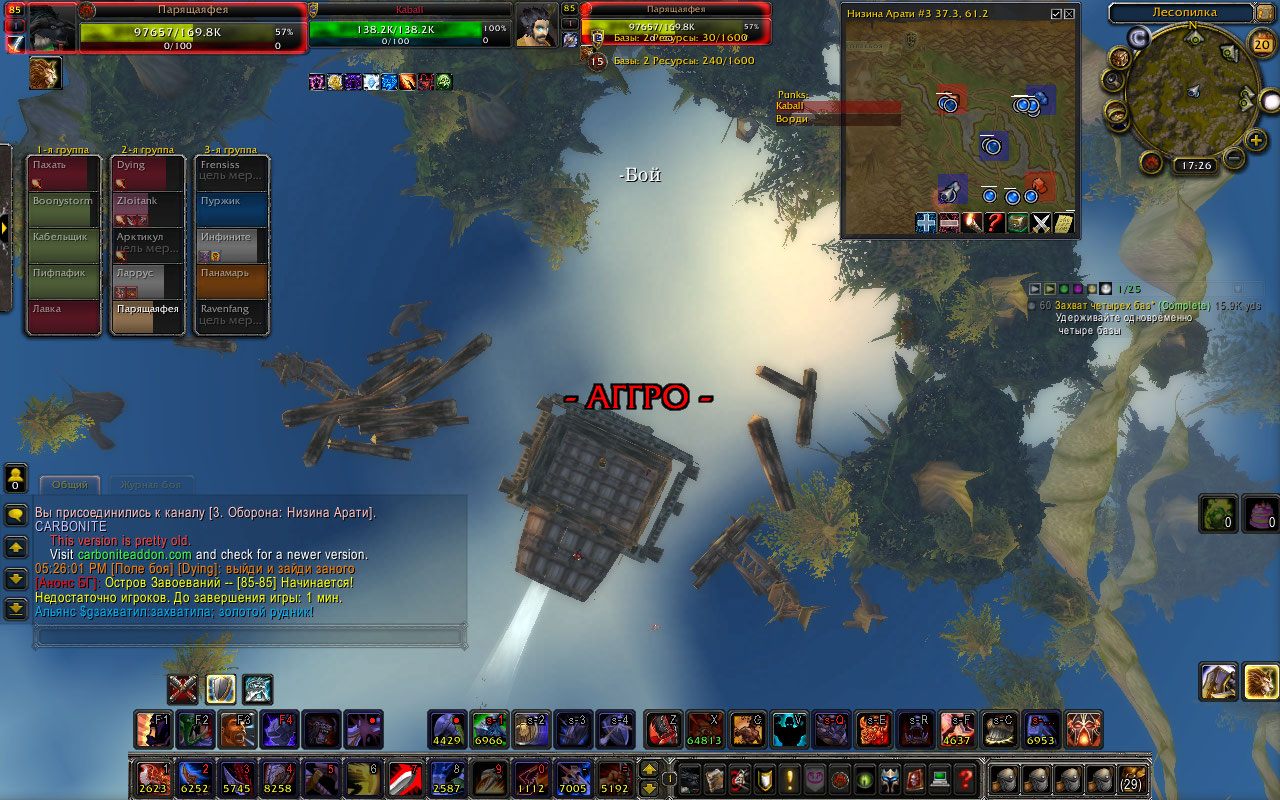Use the action bar ability in slot 1
1280x800 pixels.
[152, 776]
